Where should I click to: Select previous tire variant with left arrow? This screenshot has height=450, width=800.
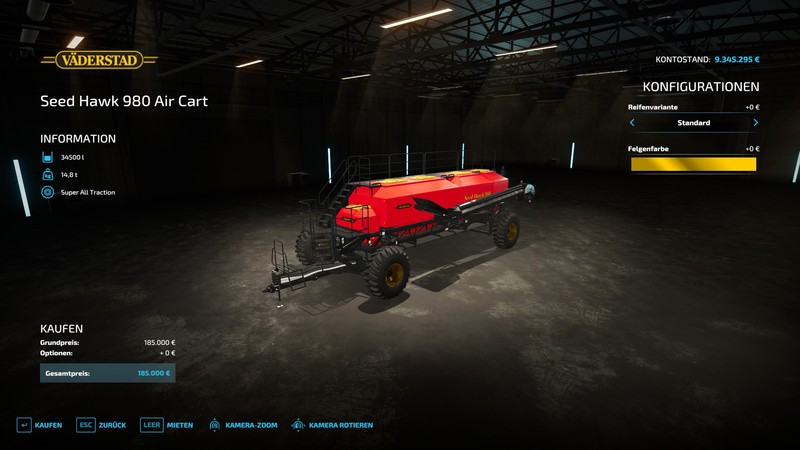[x=632, y=123]
